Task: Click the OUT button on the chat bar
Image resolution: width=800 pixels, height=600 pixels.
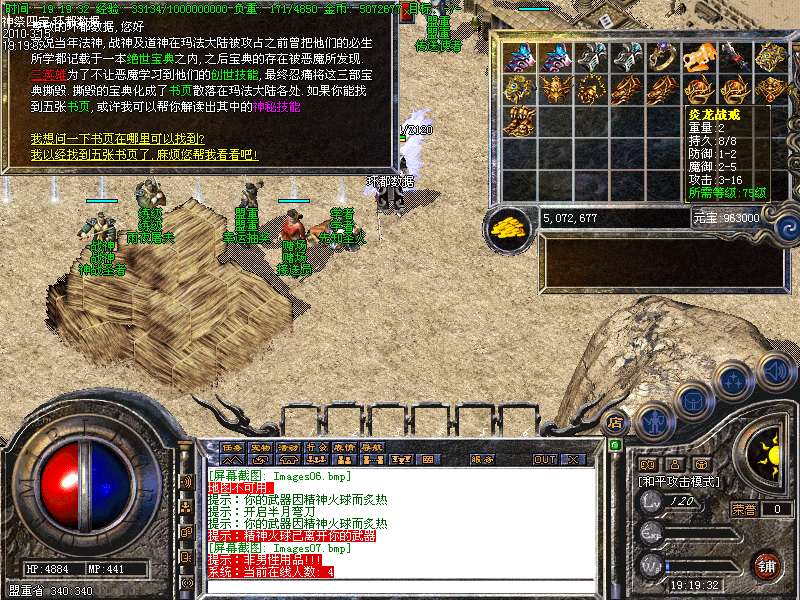Action: [x=544, y=460]
